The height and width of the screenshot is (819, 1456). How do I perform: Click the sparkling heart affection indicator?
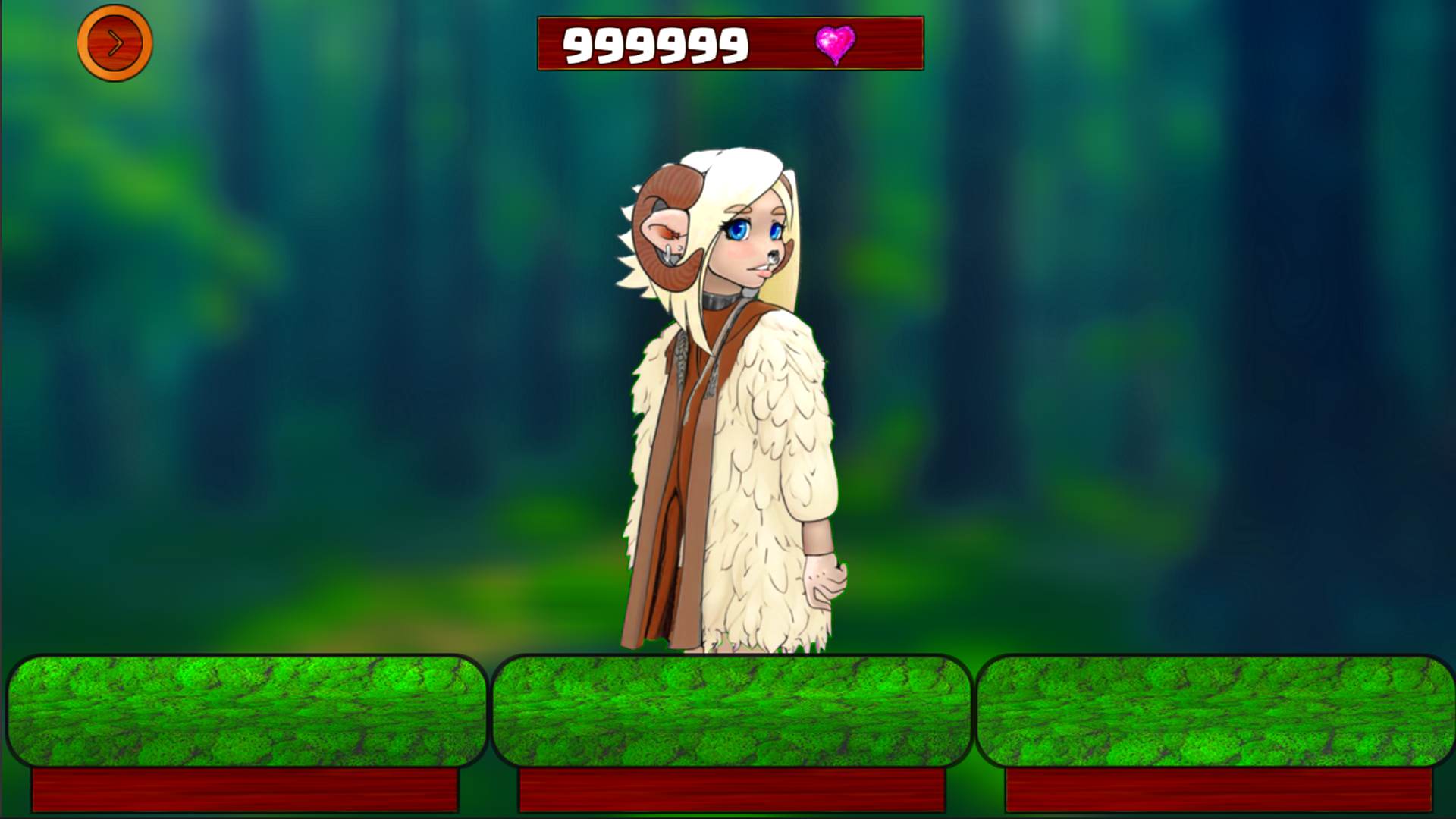[x=836, y=43]
